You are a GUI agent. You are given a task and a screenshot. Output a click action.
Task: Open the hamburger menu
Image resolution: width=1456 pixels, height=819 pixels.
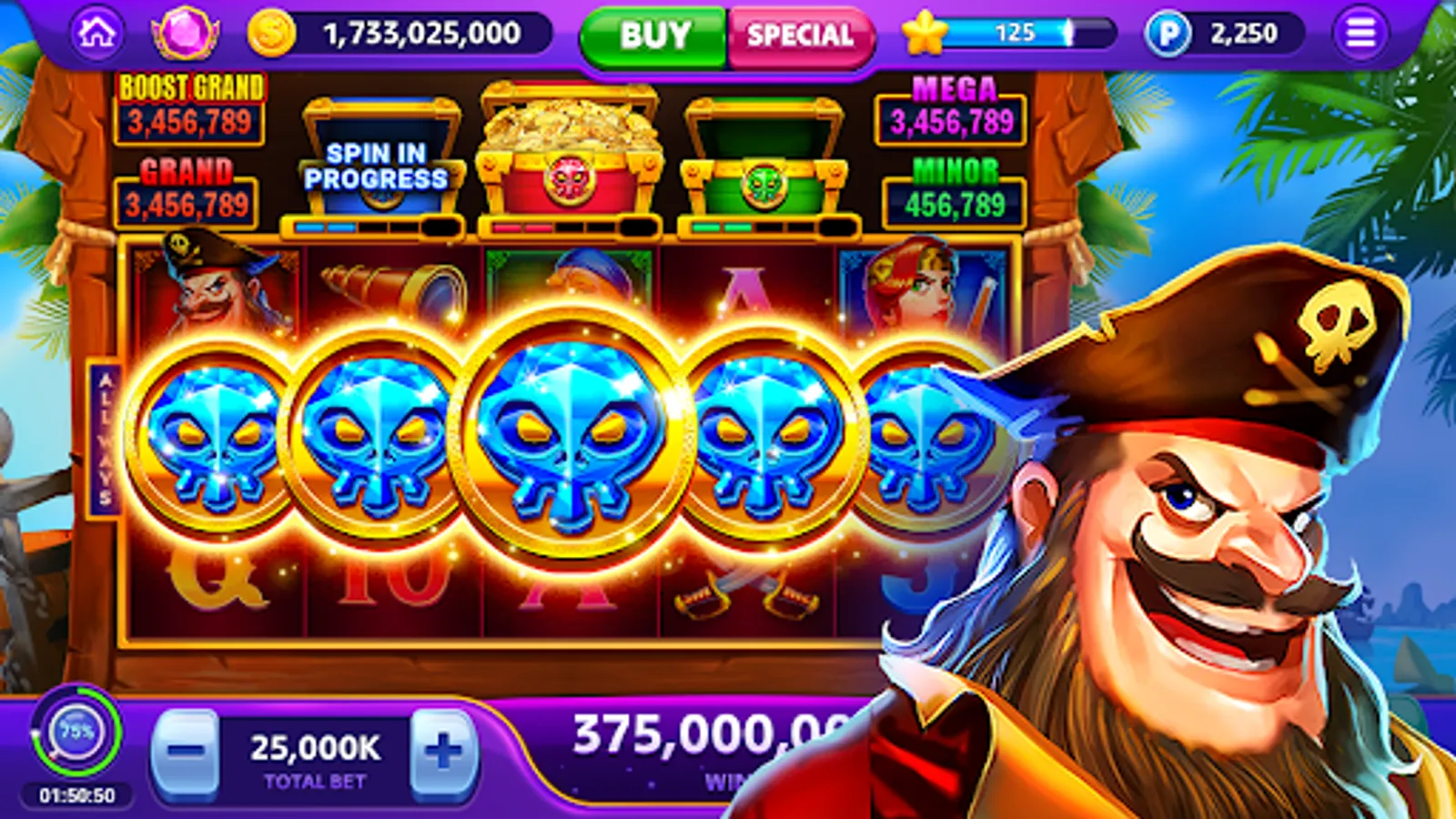coord(1363,32)
